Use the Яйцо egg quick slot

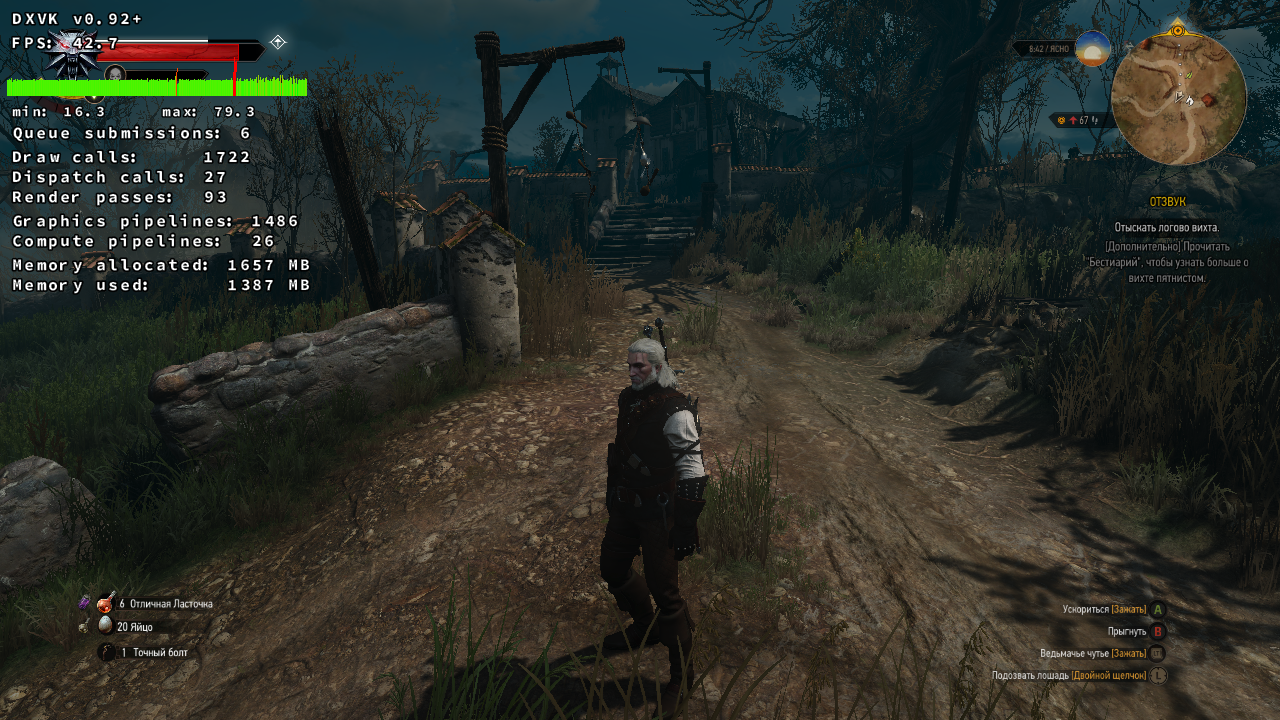click(x=106, y=626)
